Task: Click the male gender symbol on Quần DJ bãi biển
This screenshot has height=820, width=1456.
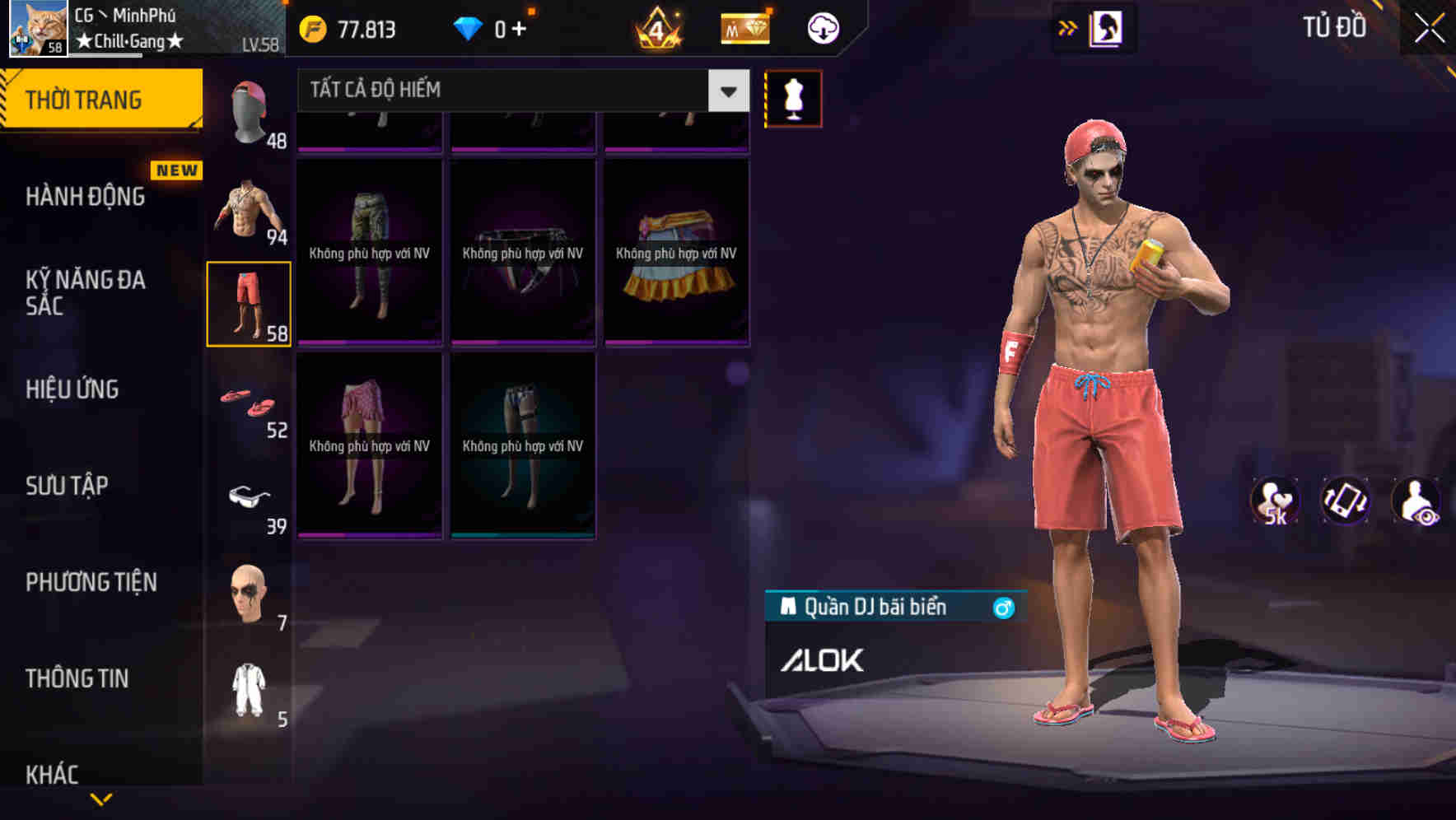Action: point(1004,606)
